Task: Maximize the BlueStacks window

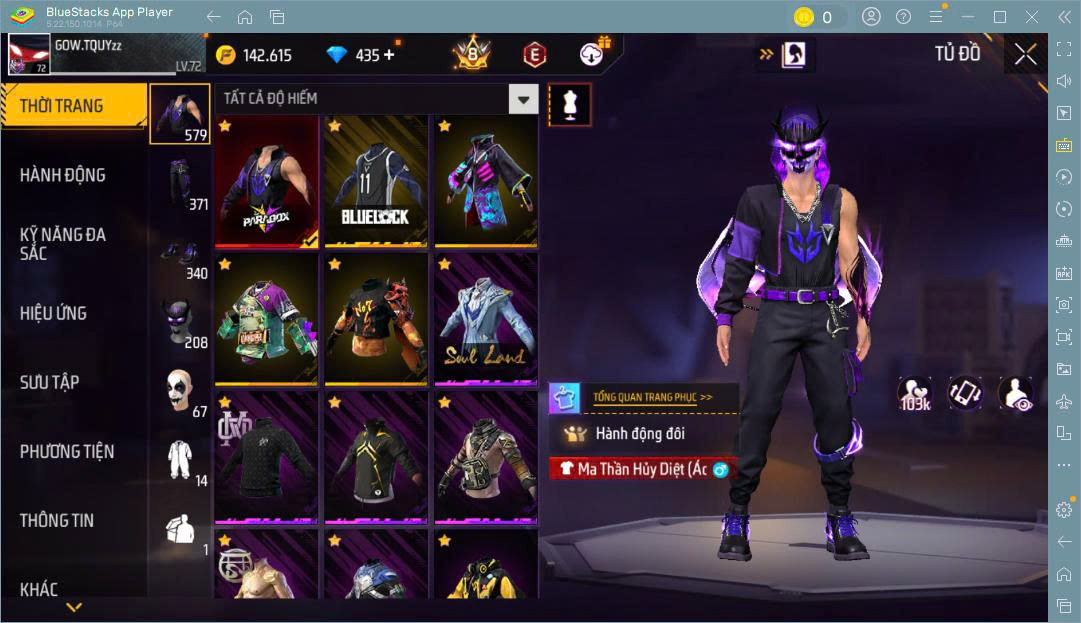Action: (999, 17)
